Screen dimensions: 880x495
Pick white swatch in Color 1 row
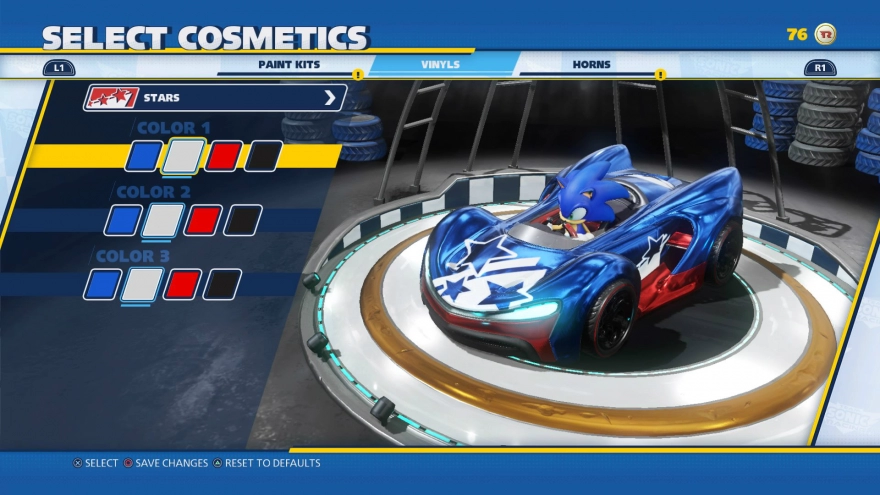pos(183,156)
